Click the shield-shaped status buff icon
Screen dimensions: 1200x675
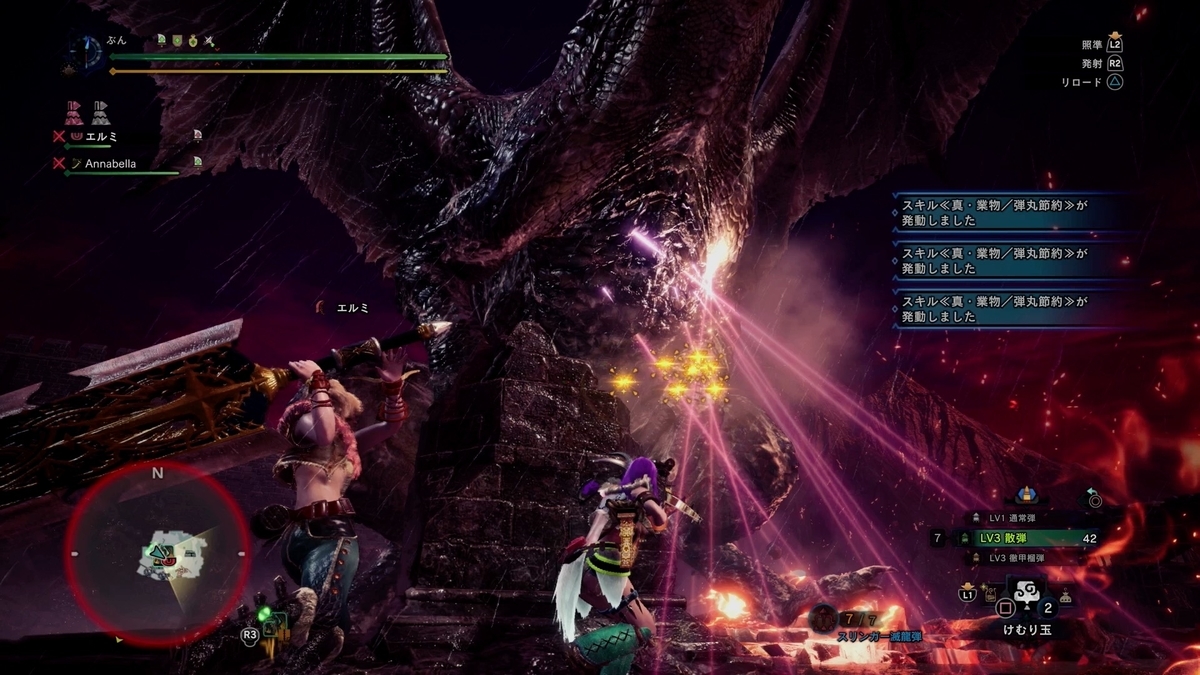176,41
